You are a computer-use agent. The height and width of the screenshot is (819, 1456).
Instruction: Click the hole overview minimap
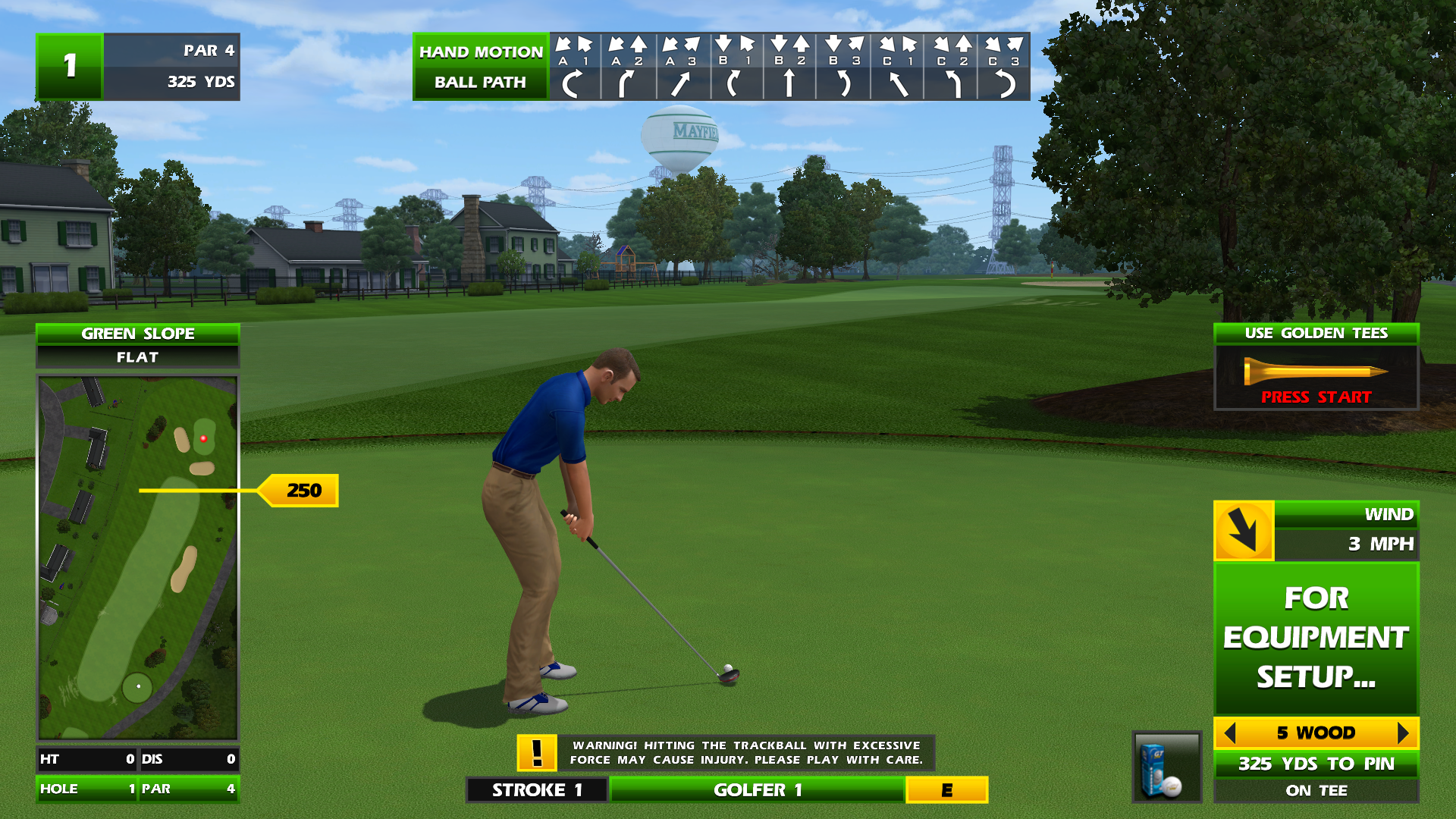click(138, 557)
